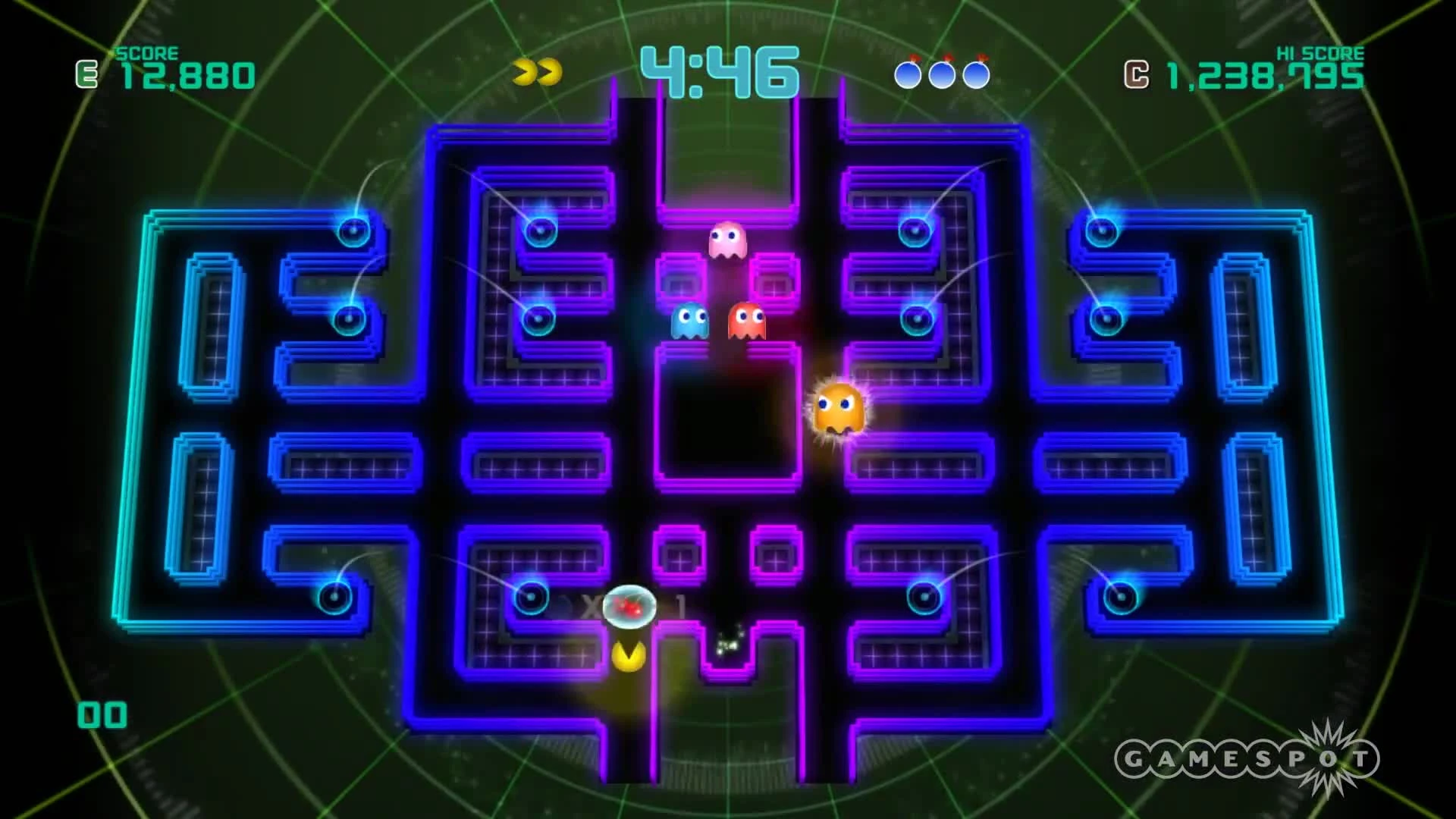Click the cherry fruit bubble above Pac-Man

click(x=628, y=607)
